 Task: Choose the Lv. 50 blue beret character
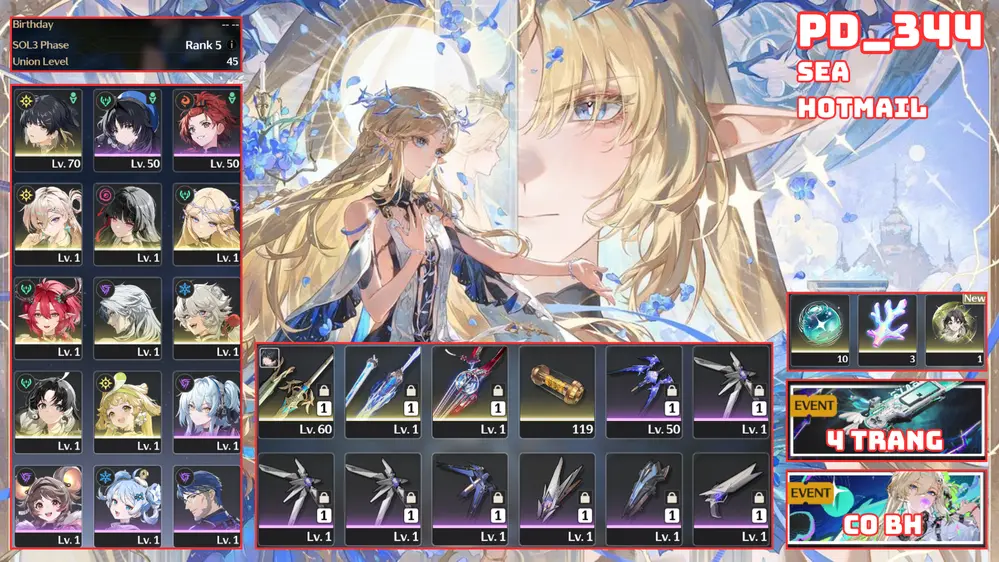click(x=128, y=130)
